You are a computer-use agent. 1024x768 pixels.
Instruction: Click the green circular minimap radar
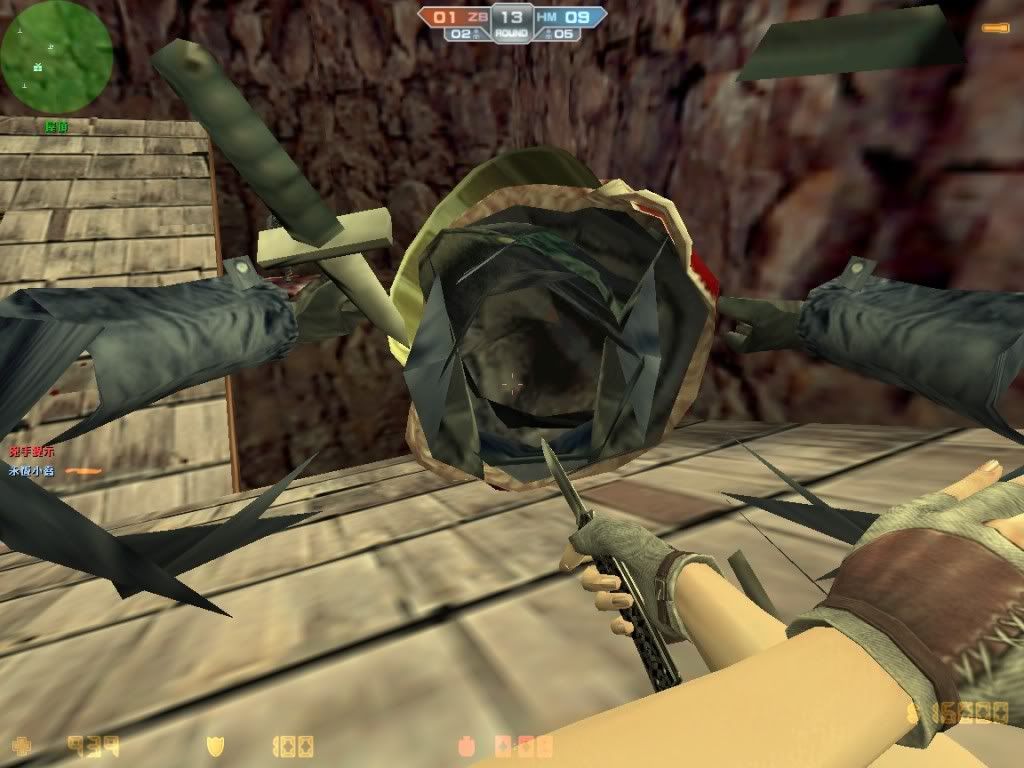point(57,56)
